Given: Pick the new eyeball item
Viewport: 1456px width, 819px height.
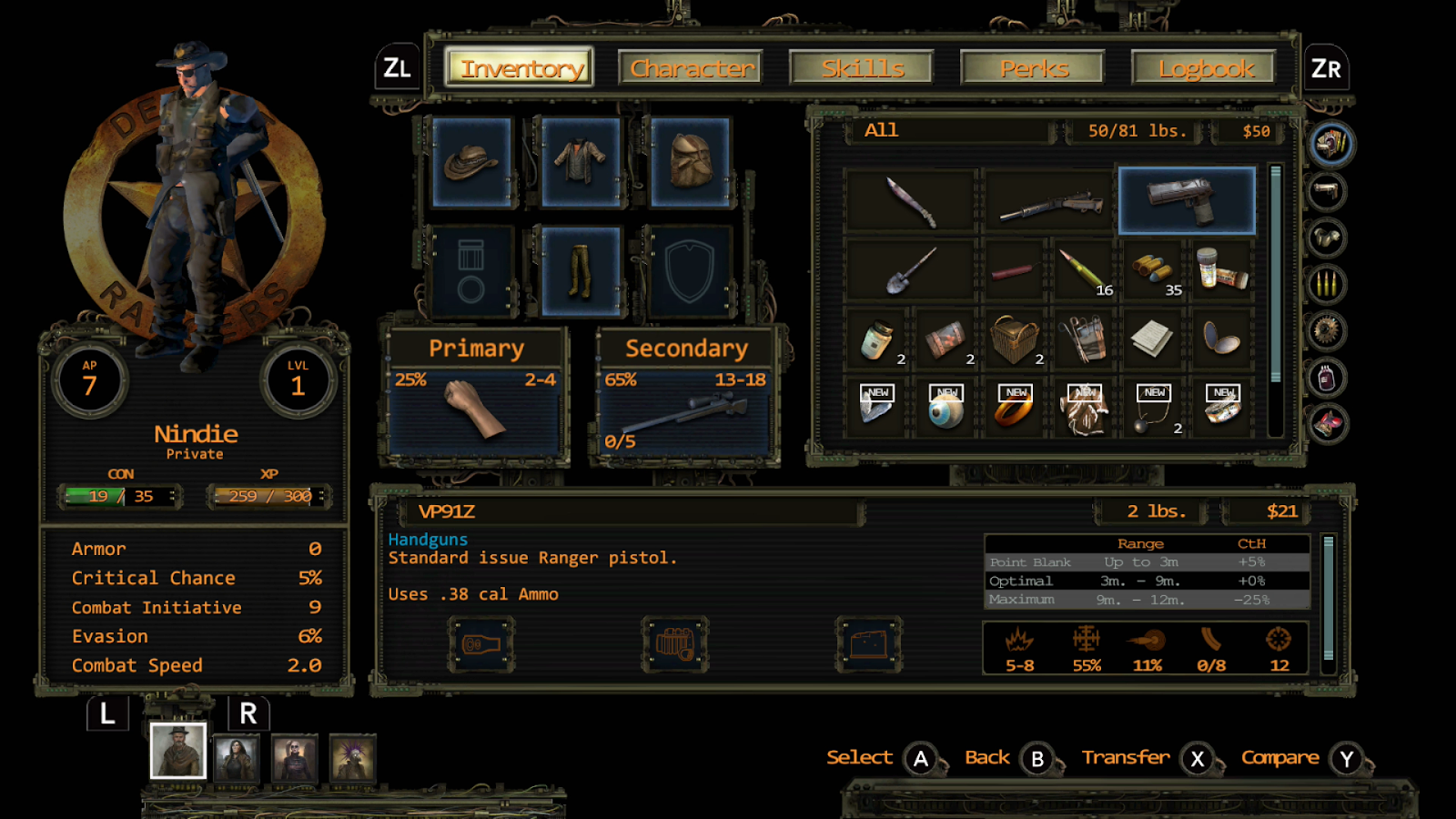Looking at the screenshot, I should click(946, 407).
